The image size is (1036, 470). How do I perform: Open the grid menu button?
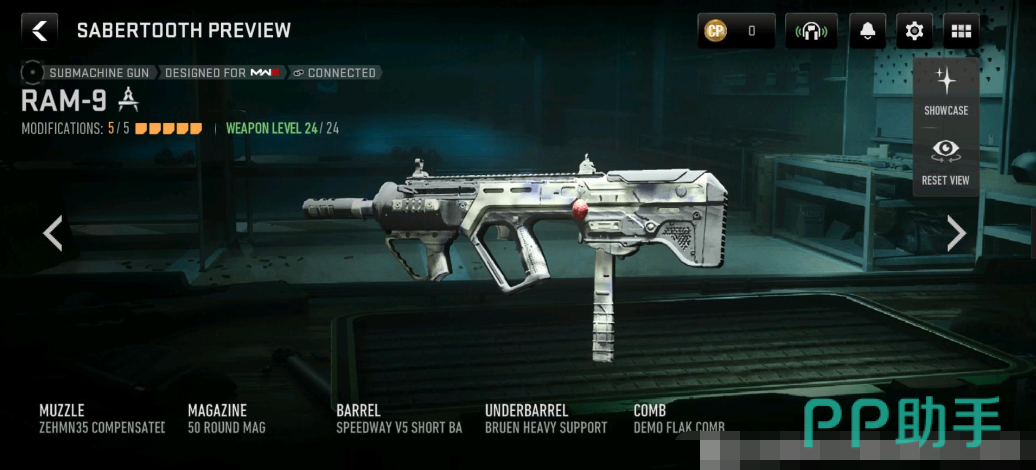(961, 31)
